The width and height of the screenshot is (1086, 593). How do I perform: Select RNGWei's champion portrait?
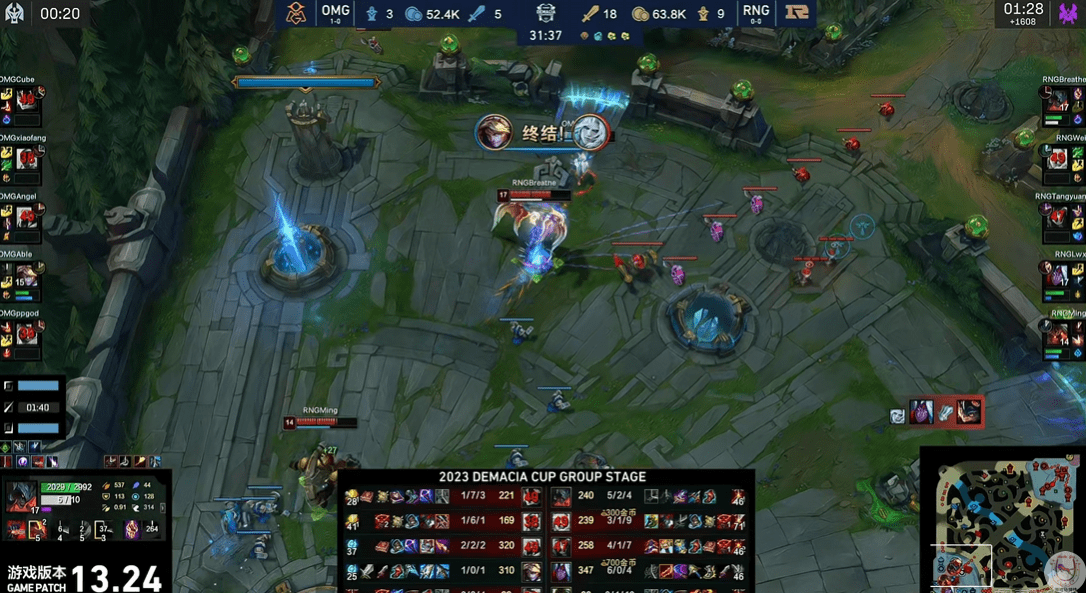tap(1058, 158)
